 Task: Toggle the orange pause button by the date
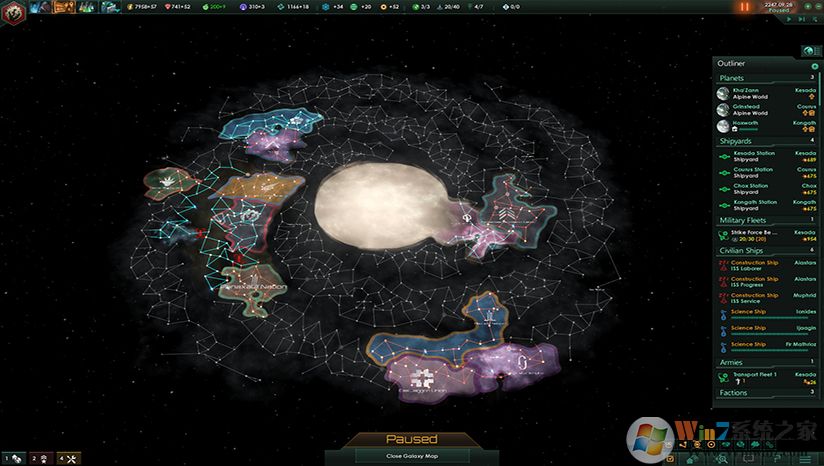744,7
